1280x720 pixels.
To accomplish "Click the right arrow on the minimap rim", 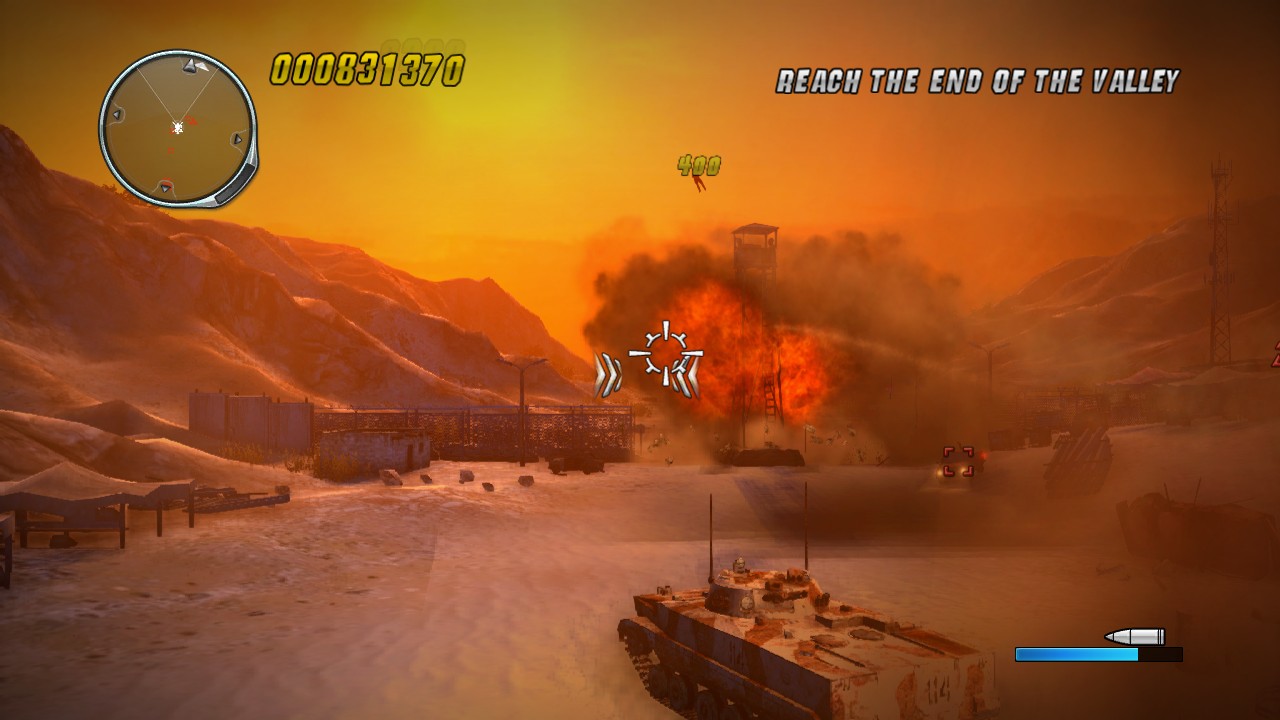I will pyautogui.click(x=237, y=138).
